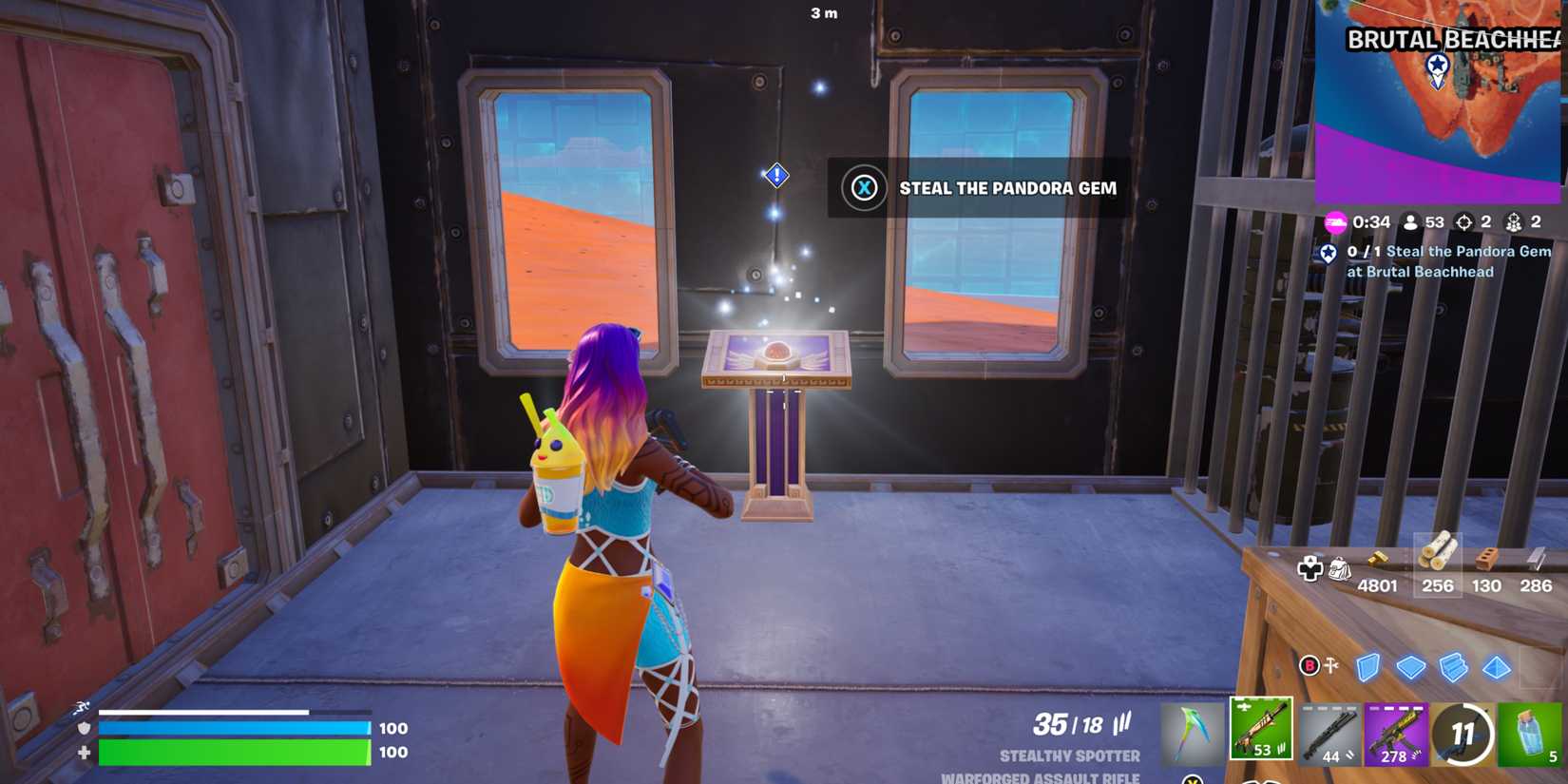Click the eliminations crosshair icon showing 2
The image size is (1568, 784).
1462,220
